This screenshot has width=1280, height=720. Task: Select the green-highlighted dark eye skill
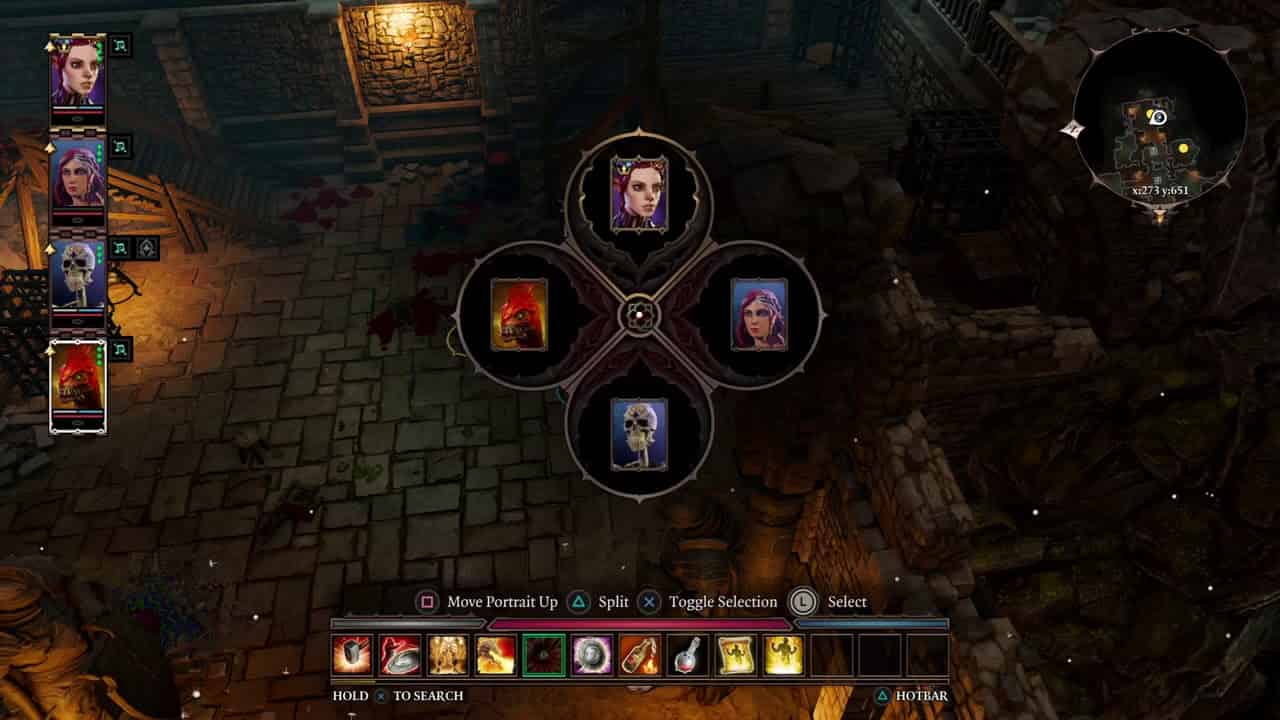(544, 655)
